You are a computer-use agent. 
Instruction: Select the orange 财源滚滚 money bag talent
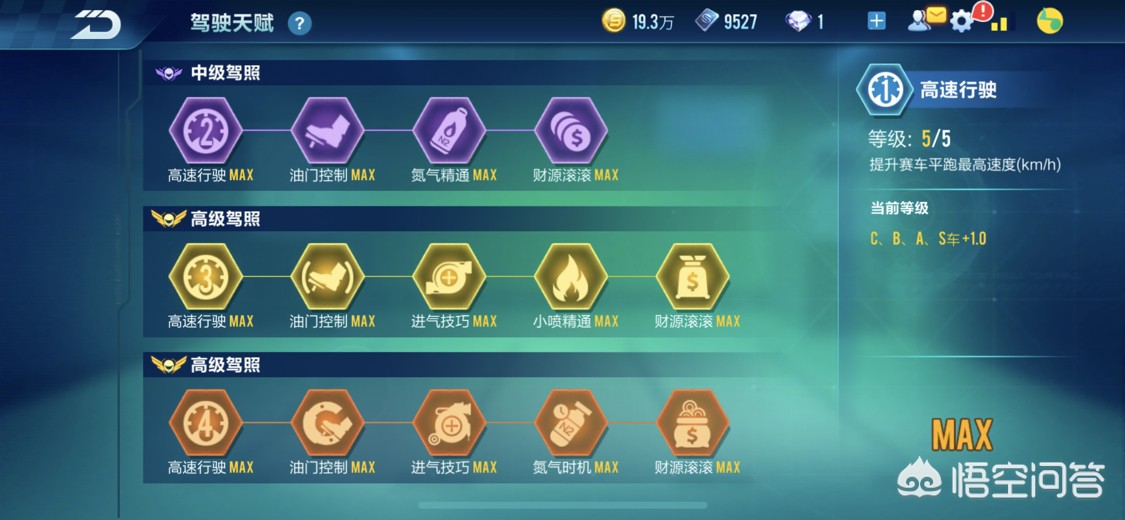(x=692, y=423)
